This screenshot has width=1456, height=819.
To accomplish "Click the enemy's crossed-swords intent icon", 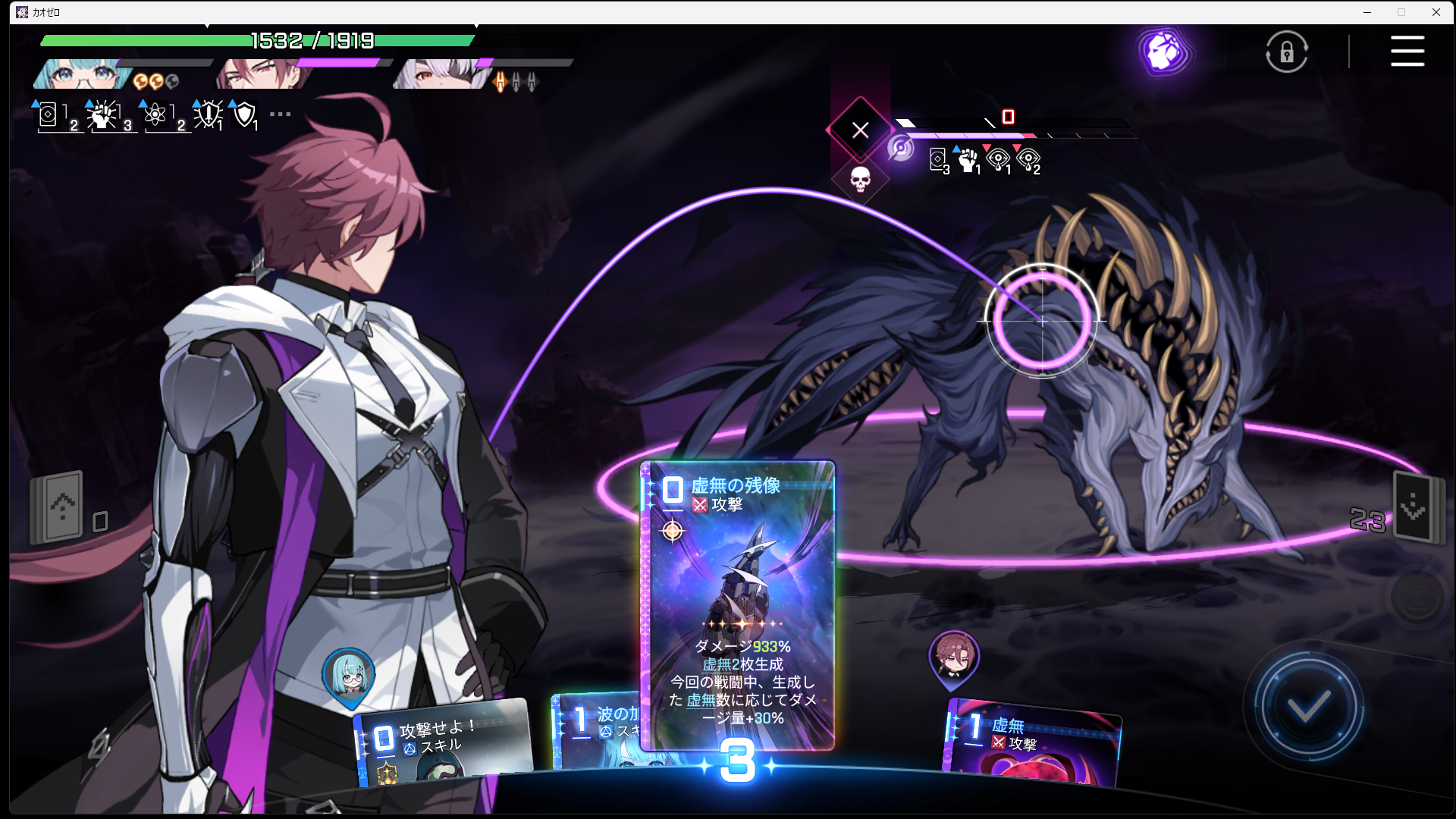I will [860, 130].
